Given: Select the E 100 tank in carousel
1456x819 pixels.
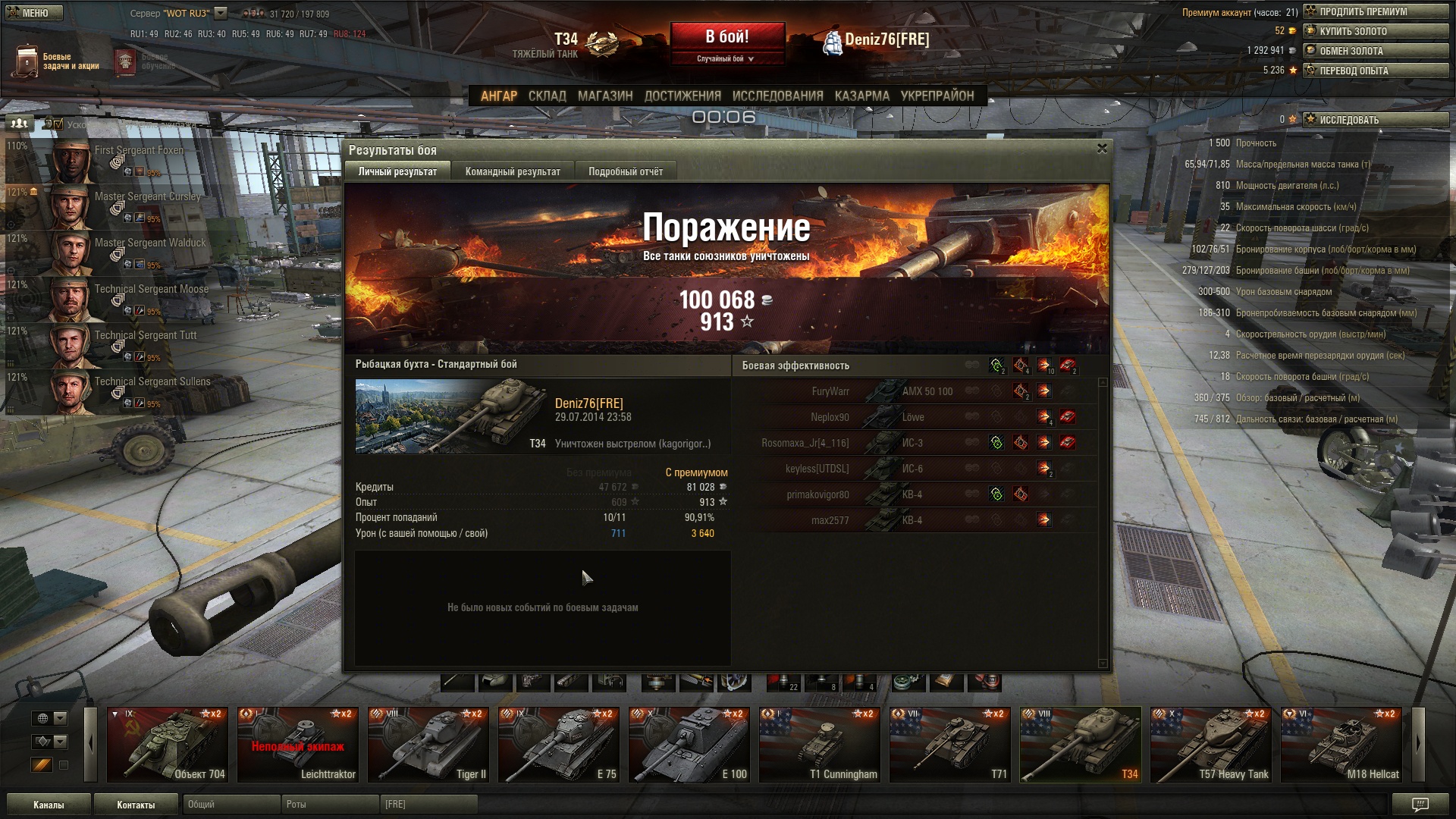Looking at the screenshot, I should click(689, 745).
